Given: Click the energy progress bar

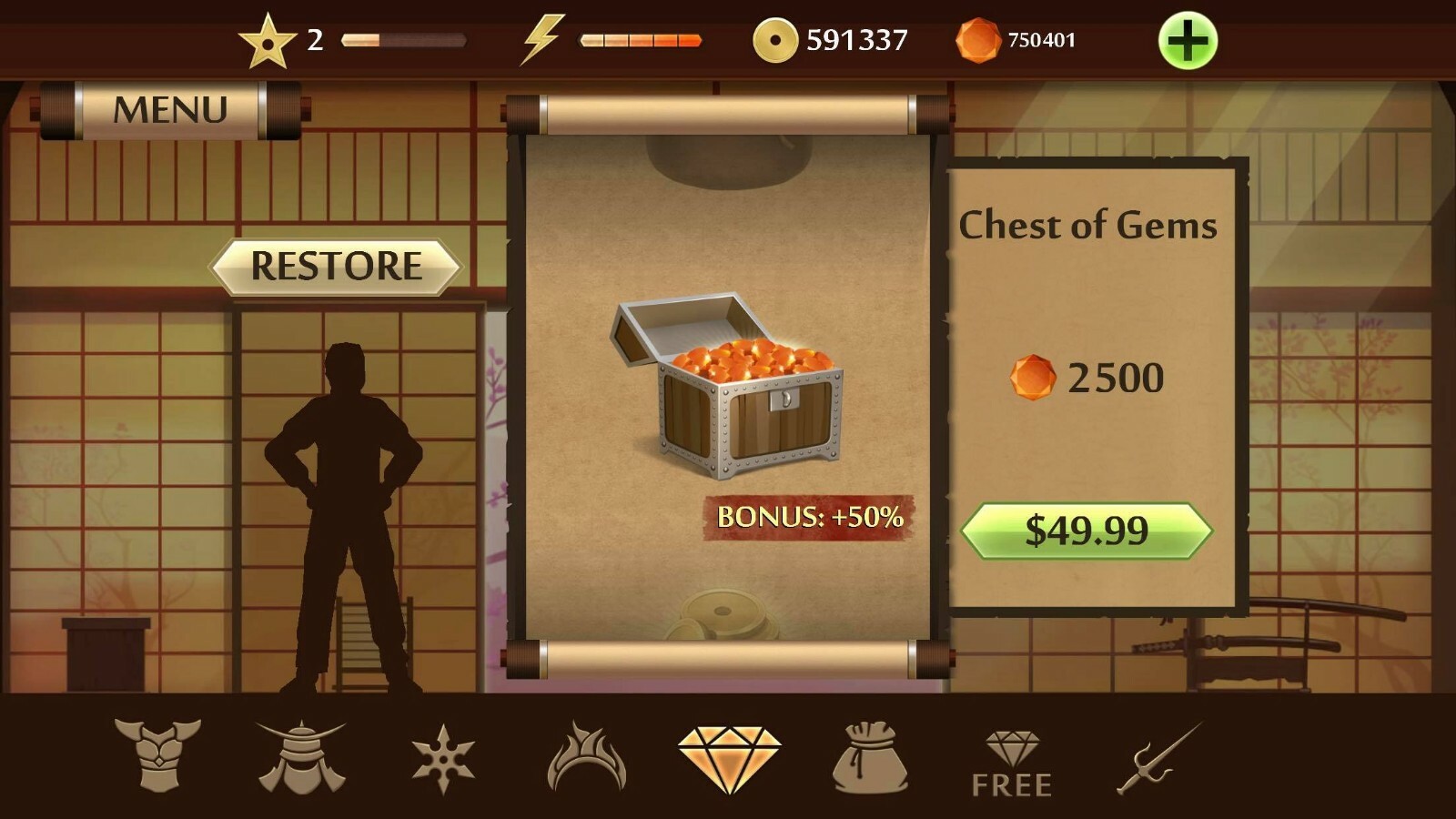Looking at the screenshot, I should [640, 40].
